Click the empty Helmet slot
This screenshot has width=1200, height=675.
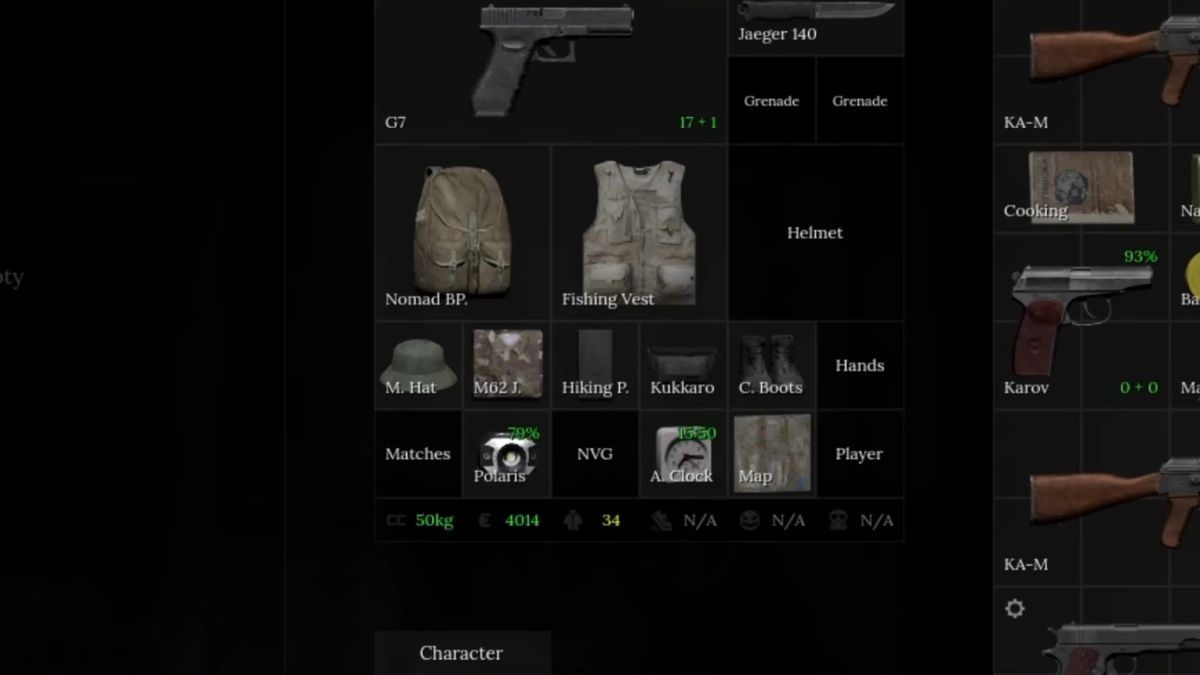815,233
